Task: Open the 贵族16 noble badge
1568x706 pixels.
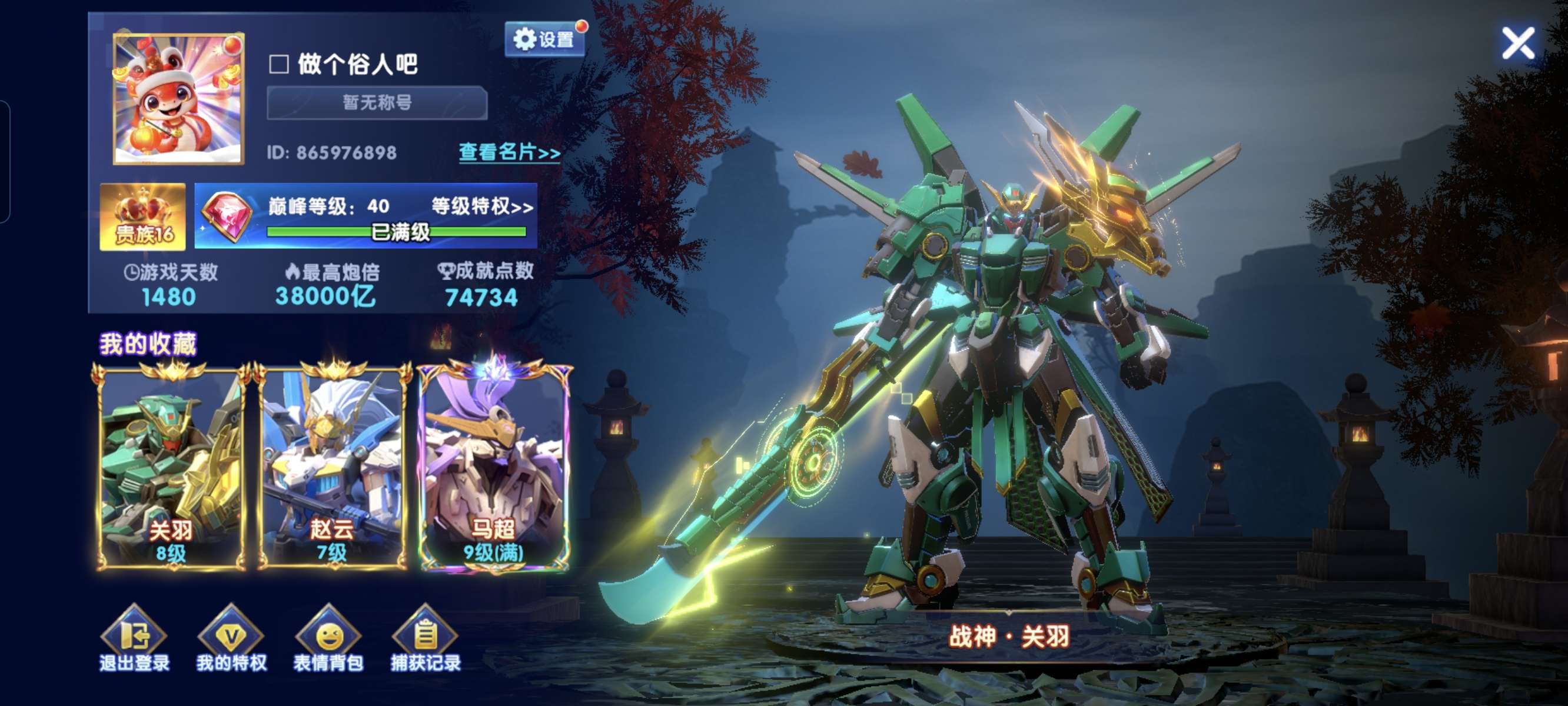Action: 143,217
